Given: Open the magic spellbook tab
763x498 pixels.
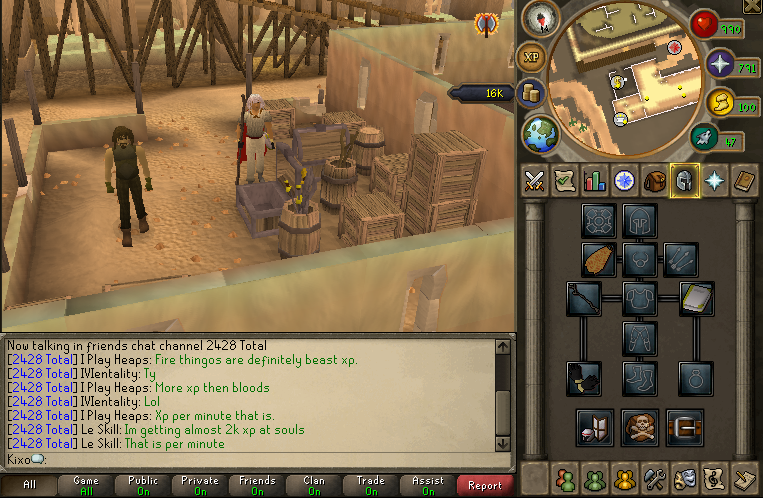Looking at the screenshot, I should click(x=744, y=181).
